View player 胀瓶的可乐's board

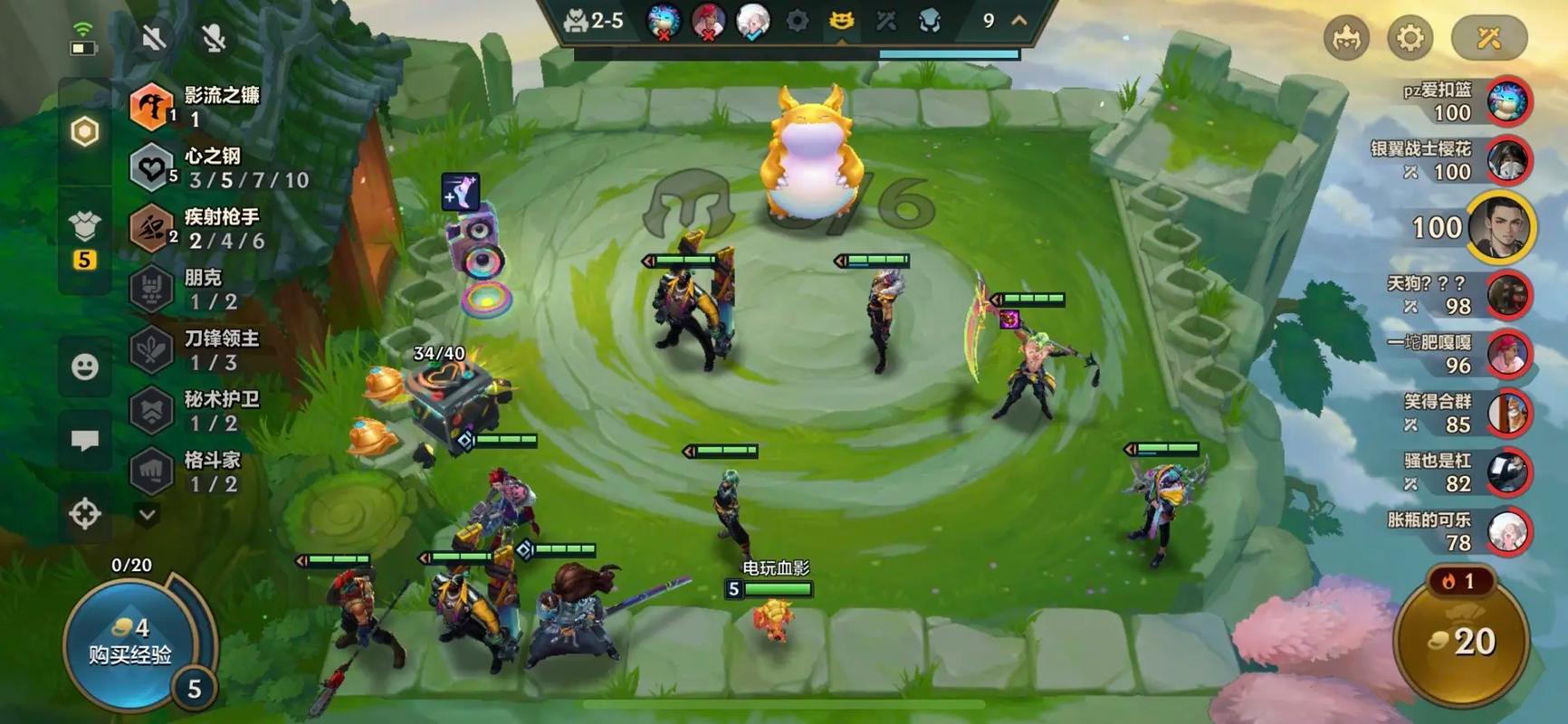(x=1507, y=531)
